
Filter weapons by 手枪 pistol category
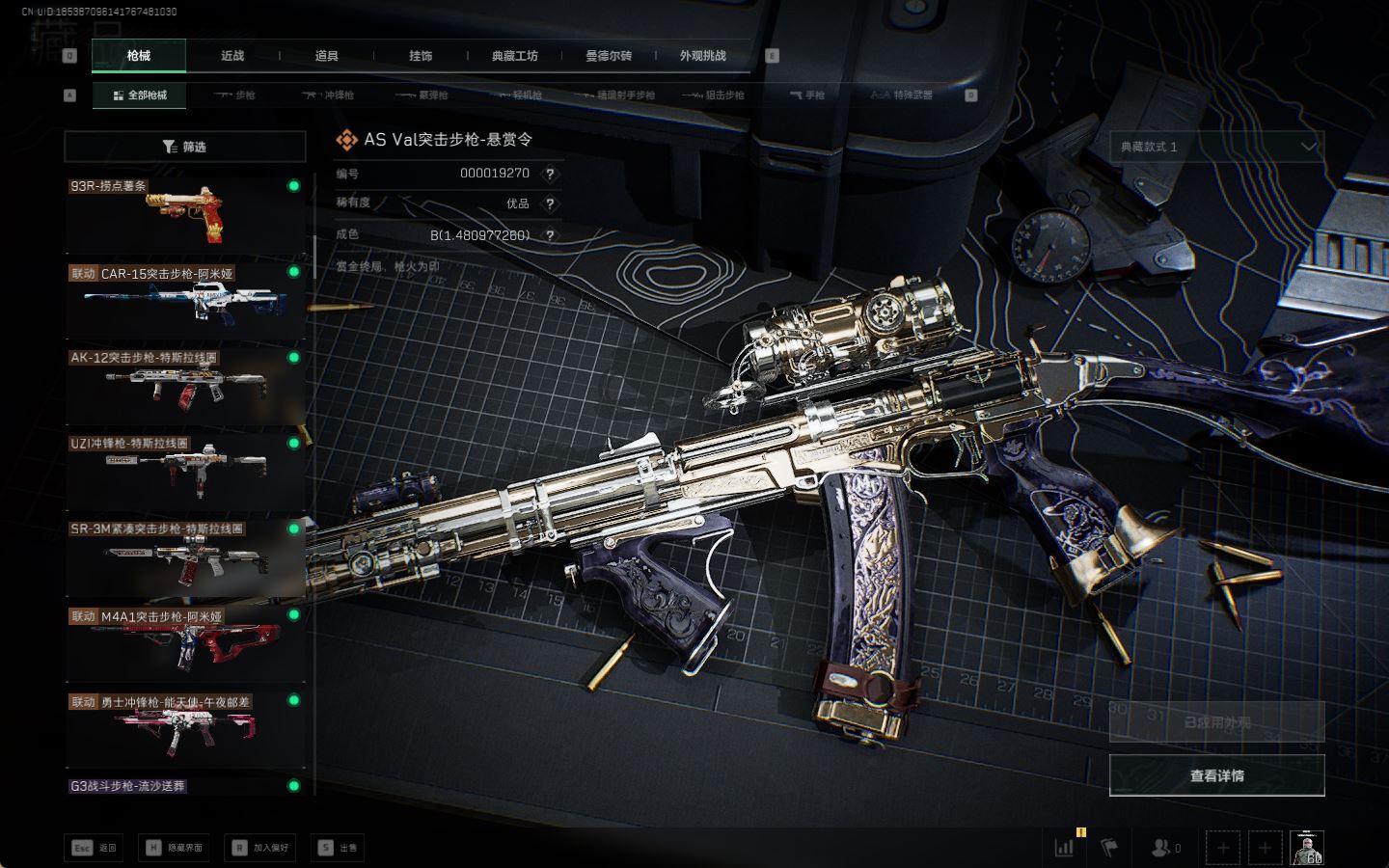[807, 95]
